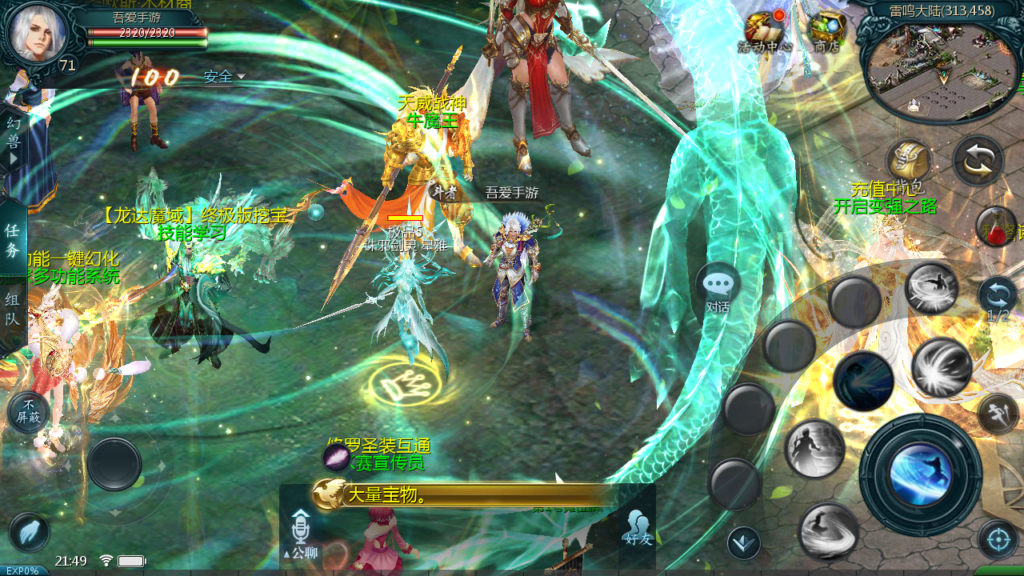Viewport: 1024px width, 576px height.
Task: Click the 对话 dialogue bubble button
Action: tap(718, 285)
